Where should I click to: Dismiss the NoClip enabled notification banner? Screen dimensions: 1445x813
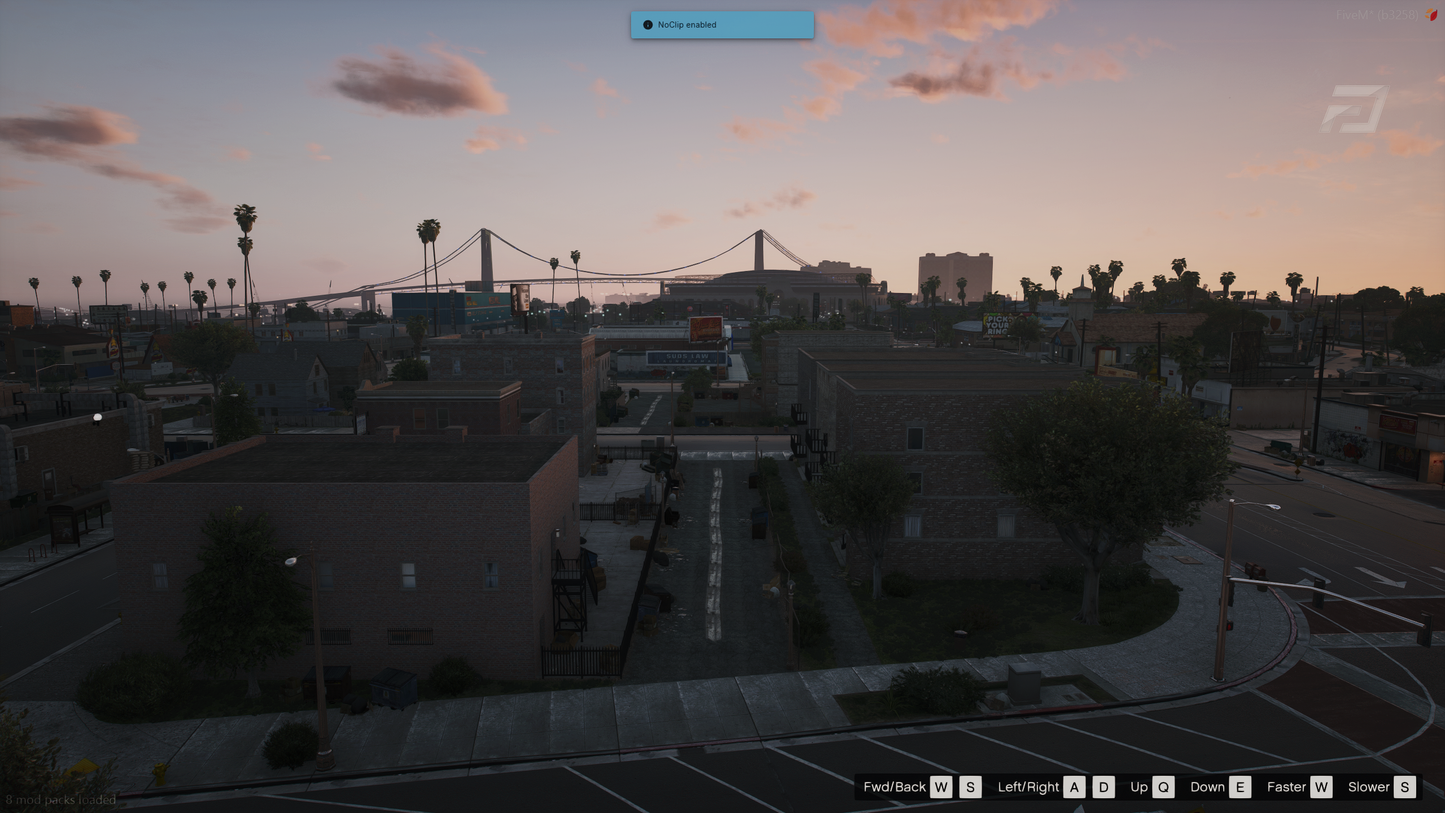721,25
